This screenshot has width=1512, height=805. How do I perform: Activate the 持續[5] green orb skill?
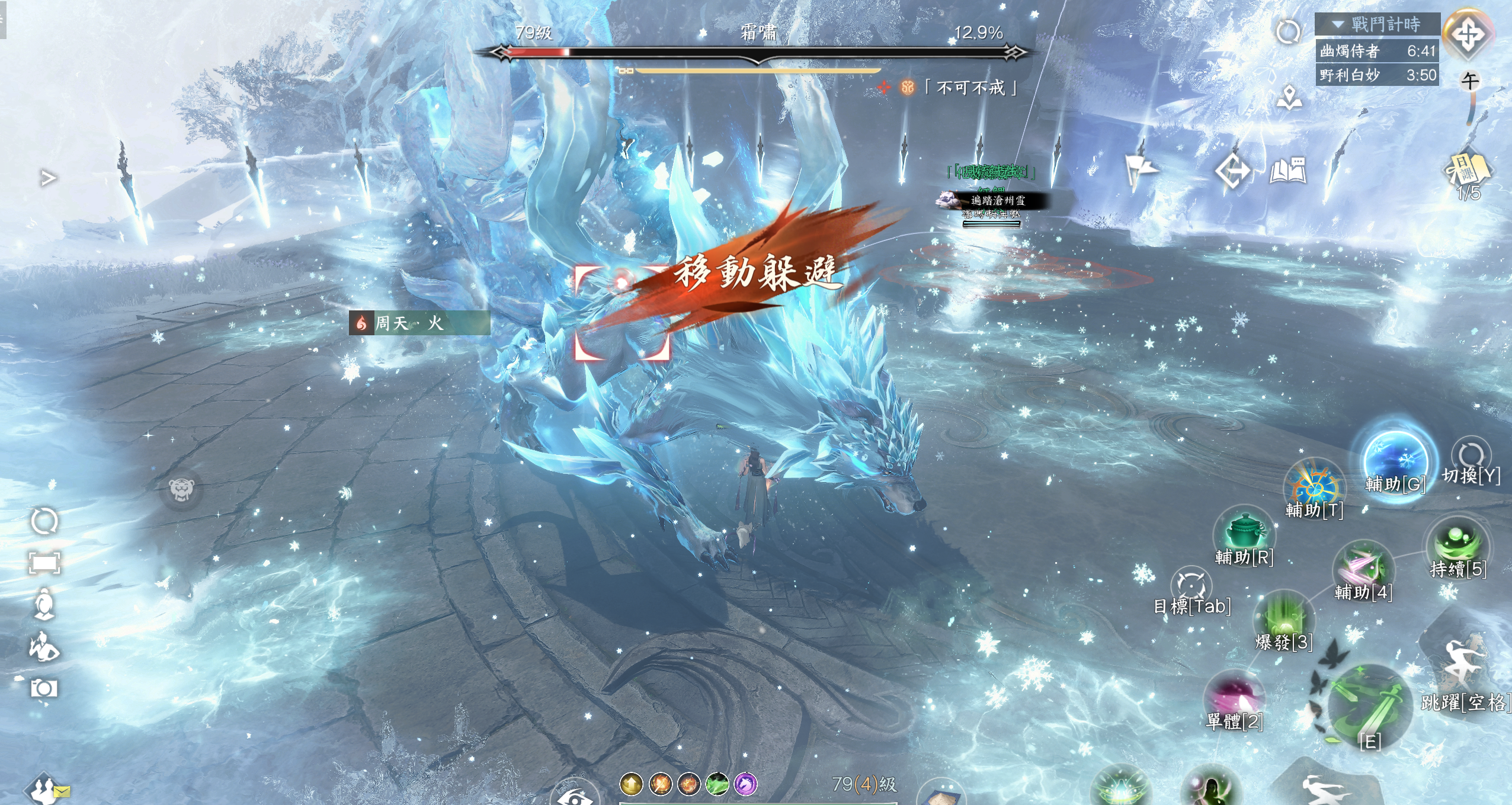coord(1457,544)
